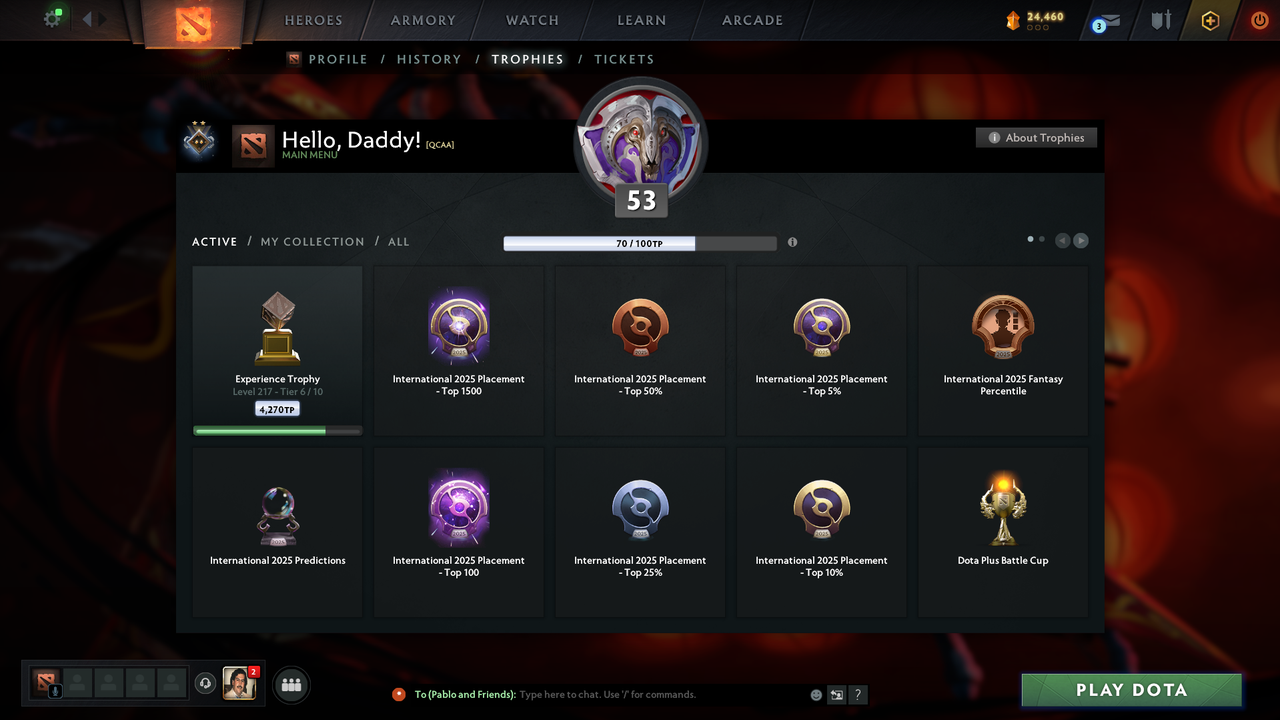Open the chat help question mark icon
This screenshot has height=720, width=1280.
857,694
